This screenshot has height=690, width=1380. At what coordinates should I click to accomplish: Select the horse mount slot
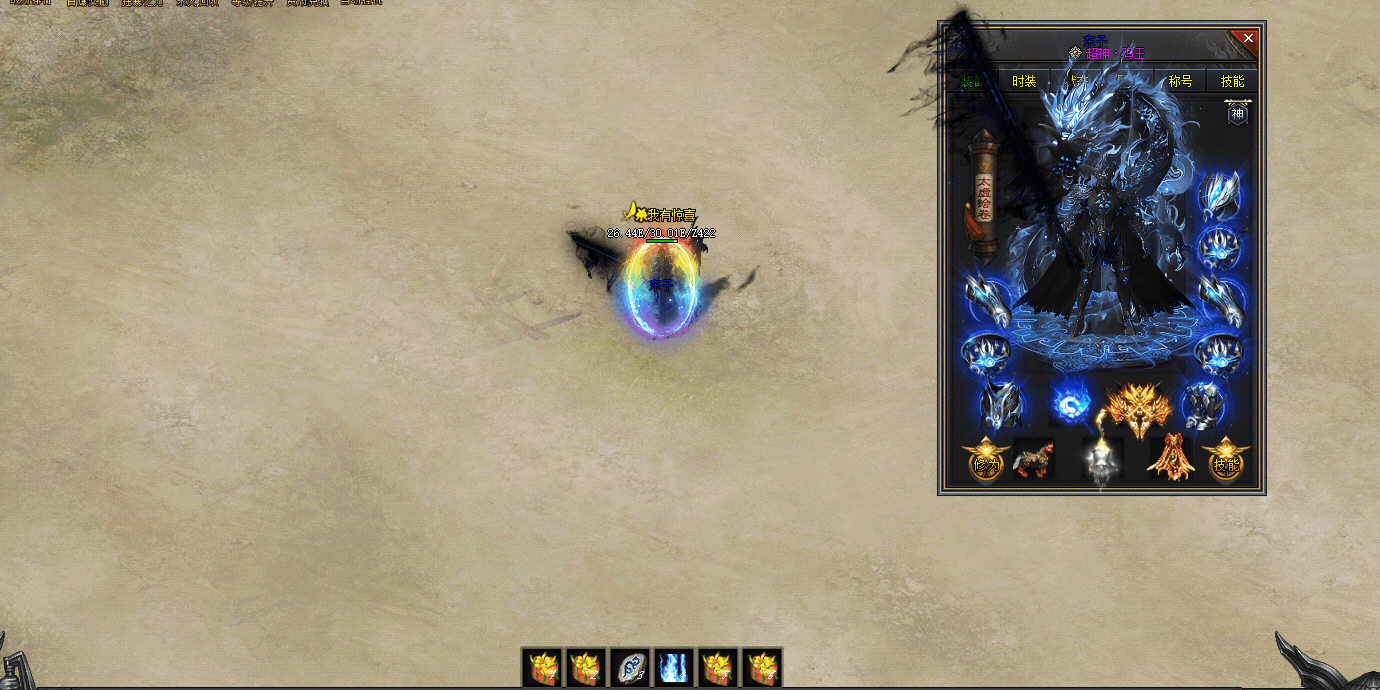coord(1033,460)
